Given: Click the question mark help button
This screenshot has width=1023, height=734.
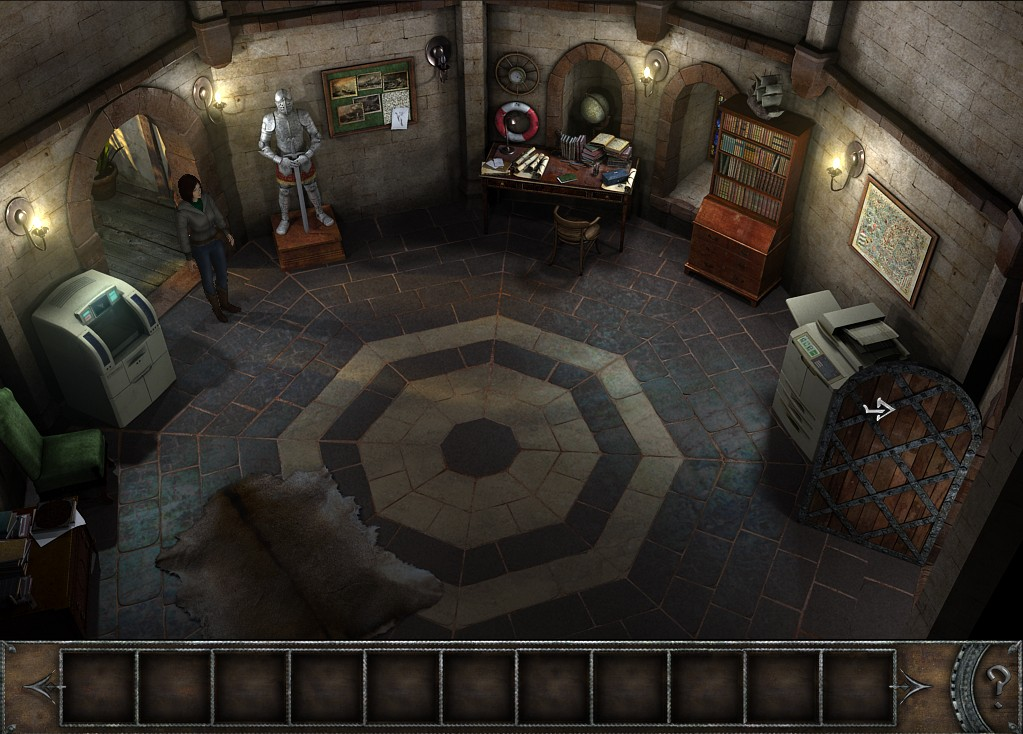Looking at the screenshot, I should [995, 686].
